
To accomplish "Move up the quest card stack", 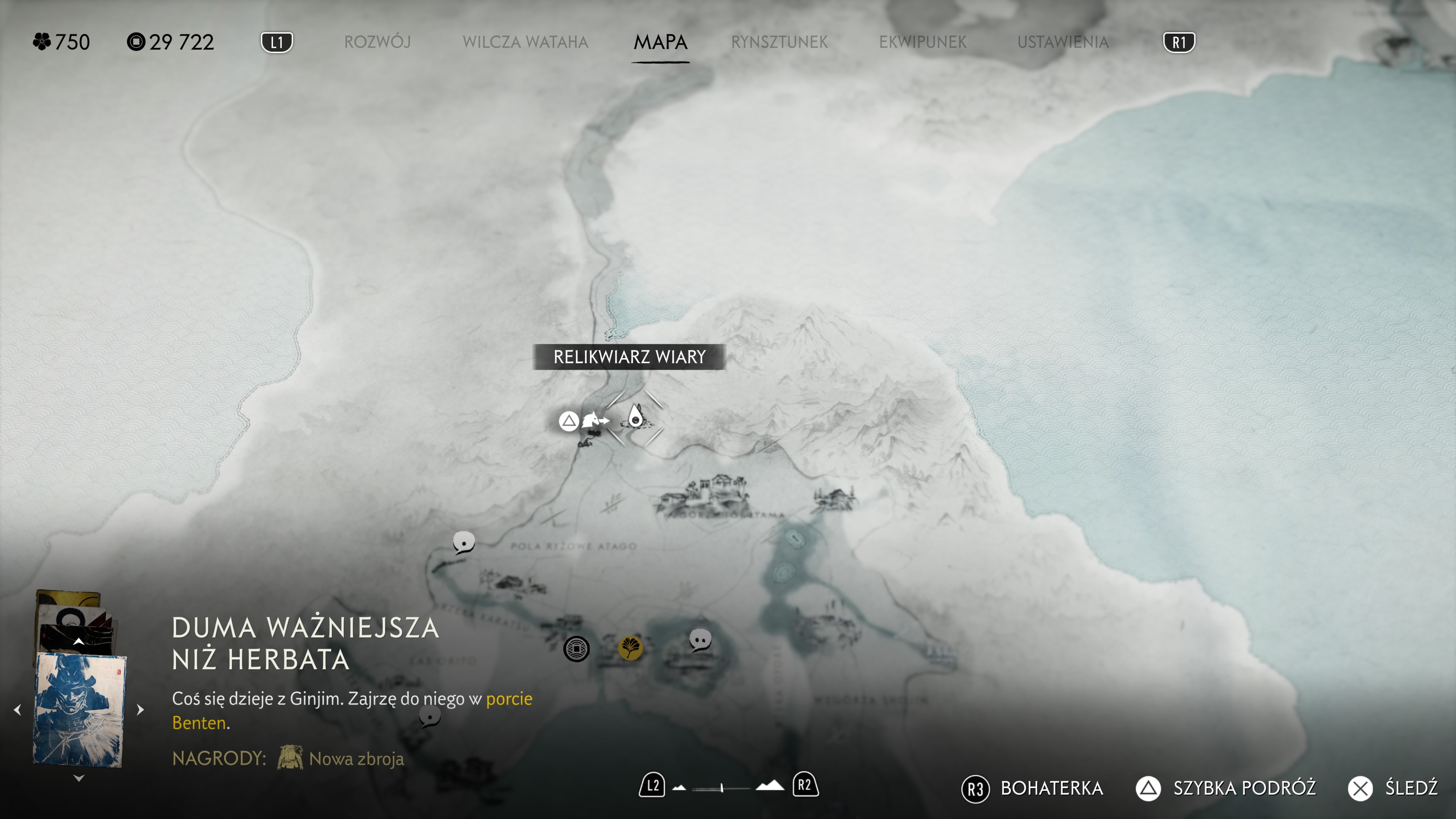I will (78, 642).
